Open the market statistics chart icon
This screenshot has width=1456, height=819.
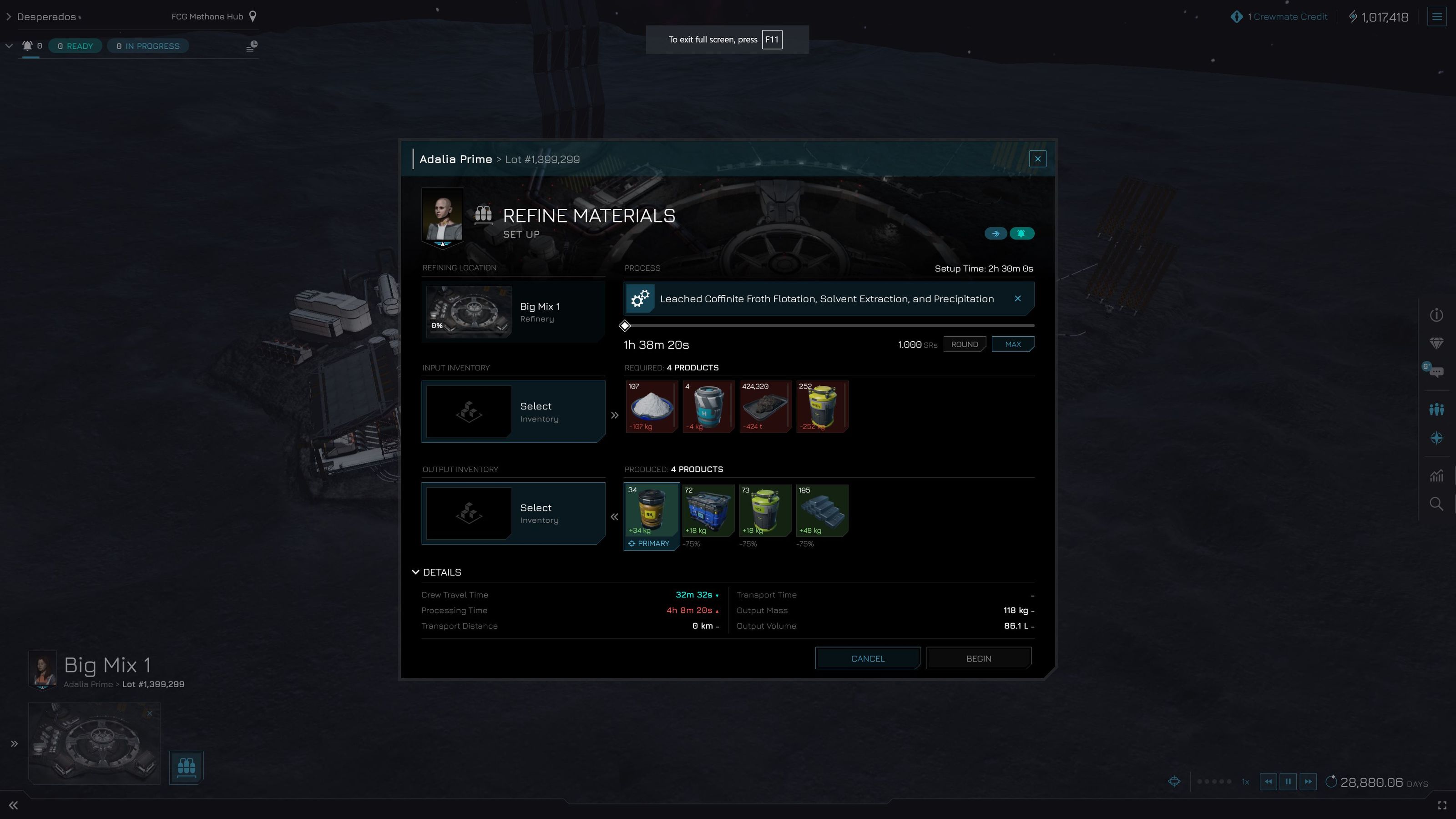click(1437, 476)
